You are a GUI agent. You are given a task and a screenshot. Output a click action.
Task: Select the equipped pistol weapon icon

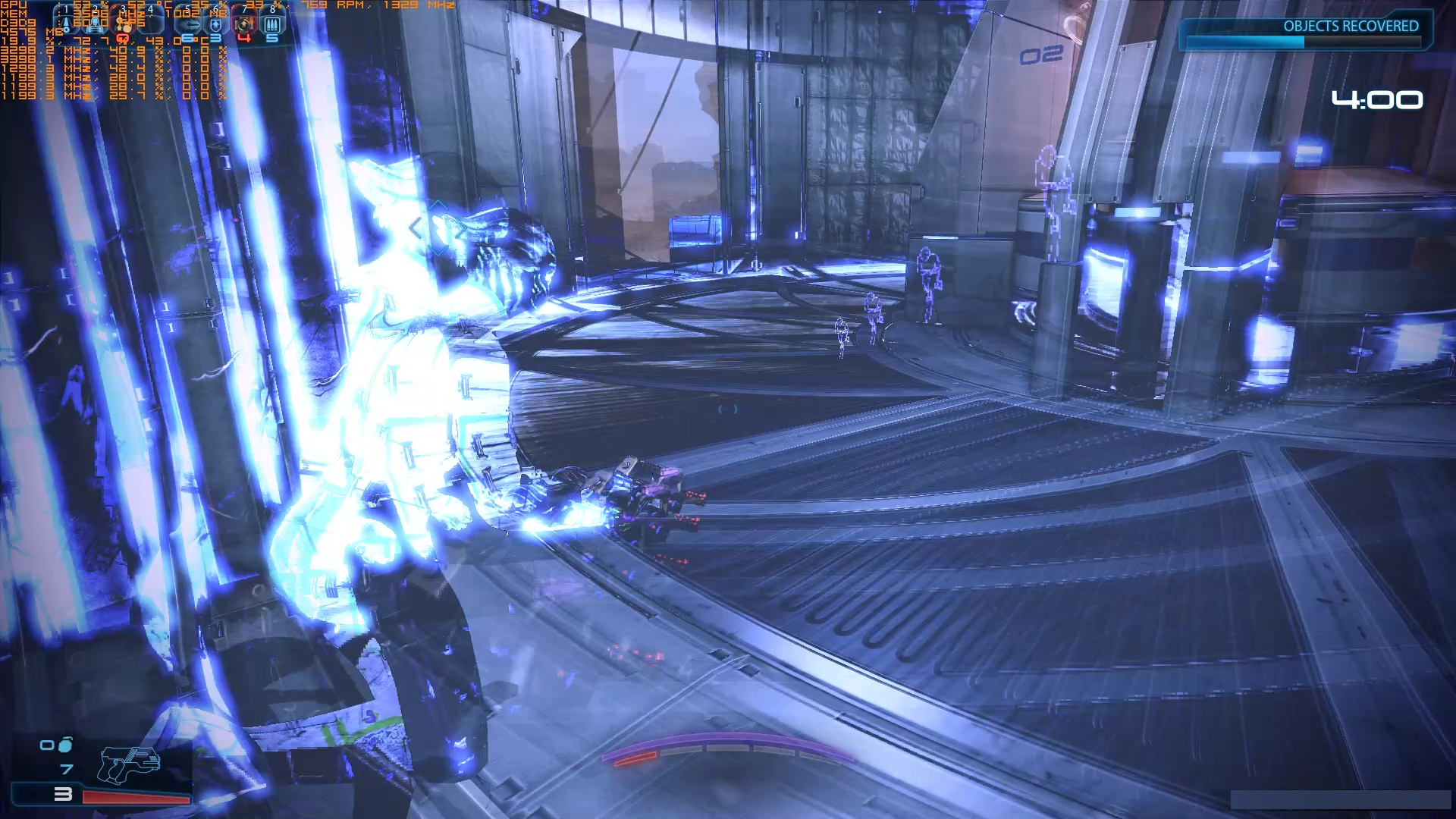(x=129, y=764)
